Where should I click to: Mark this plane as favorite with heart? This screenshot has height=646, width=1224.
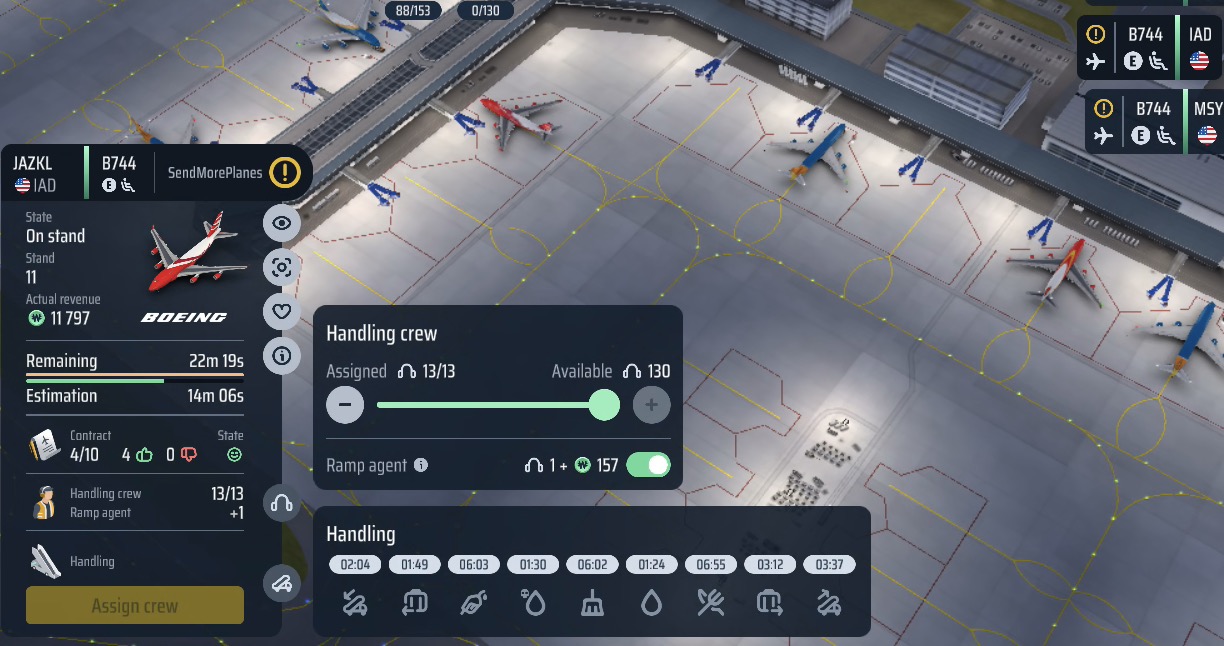click(x=282, y=312)
